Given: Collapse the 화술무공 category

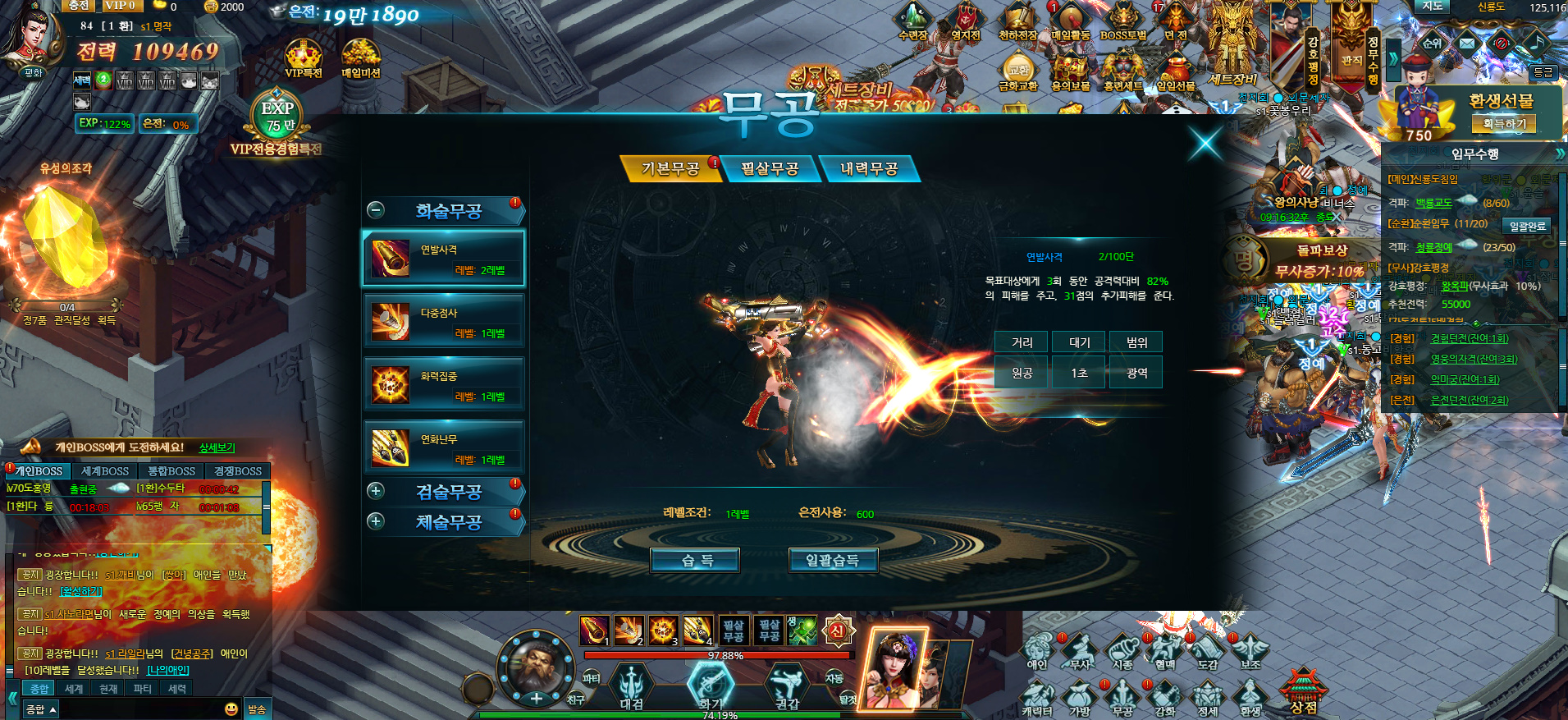Looking at the screenshot, I should [376, 210].
